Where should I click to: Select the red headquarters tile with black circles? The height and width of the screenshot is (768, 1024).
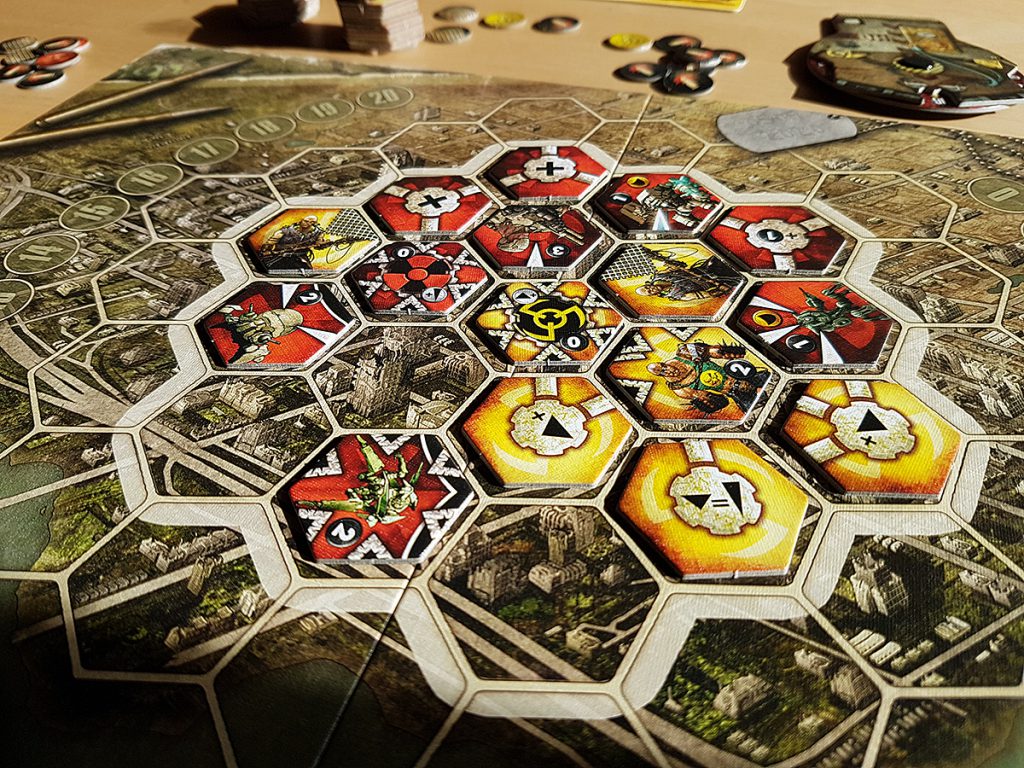[x=419, y=277]
